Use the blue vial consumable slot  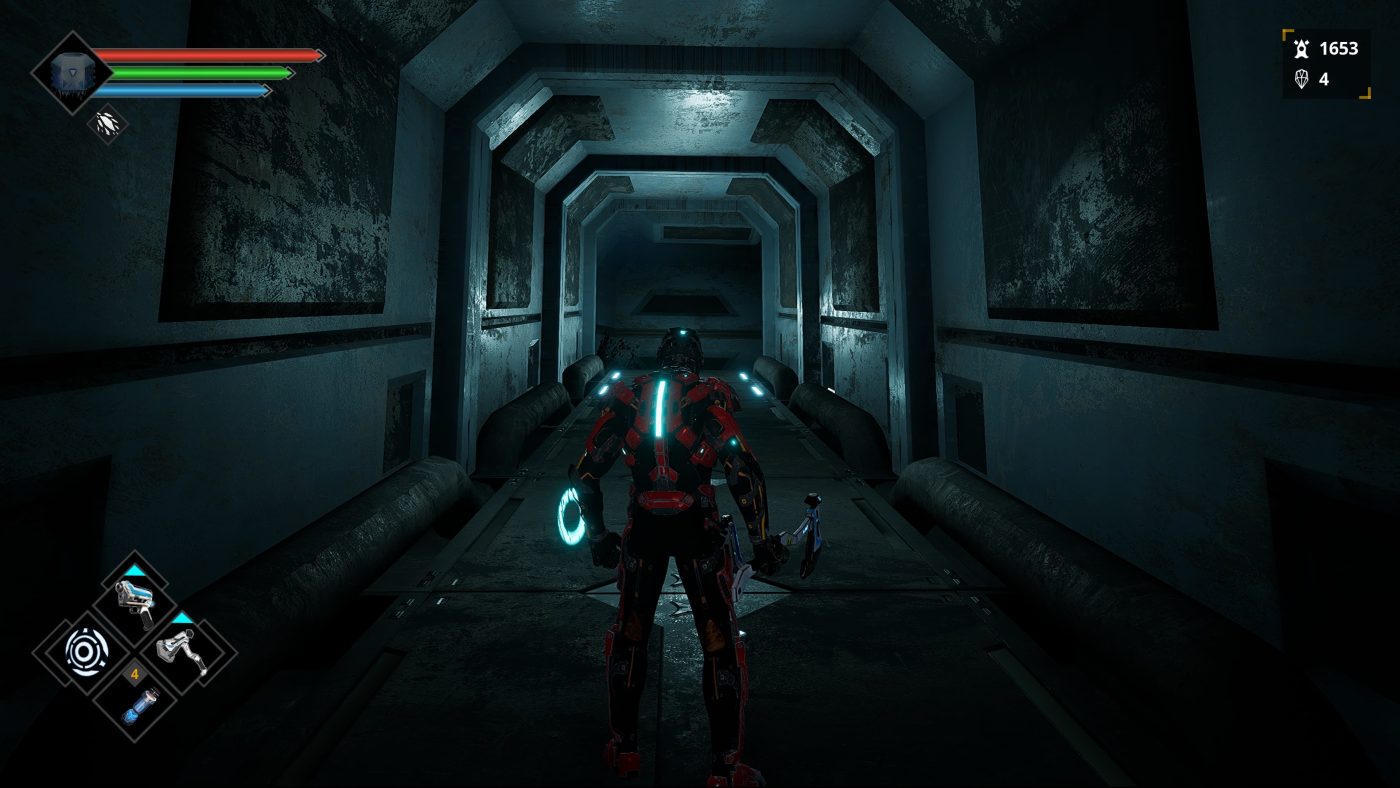pos(135,704)
